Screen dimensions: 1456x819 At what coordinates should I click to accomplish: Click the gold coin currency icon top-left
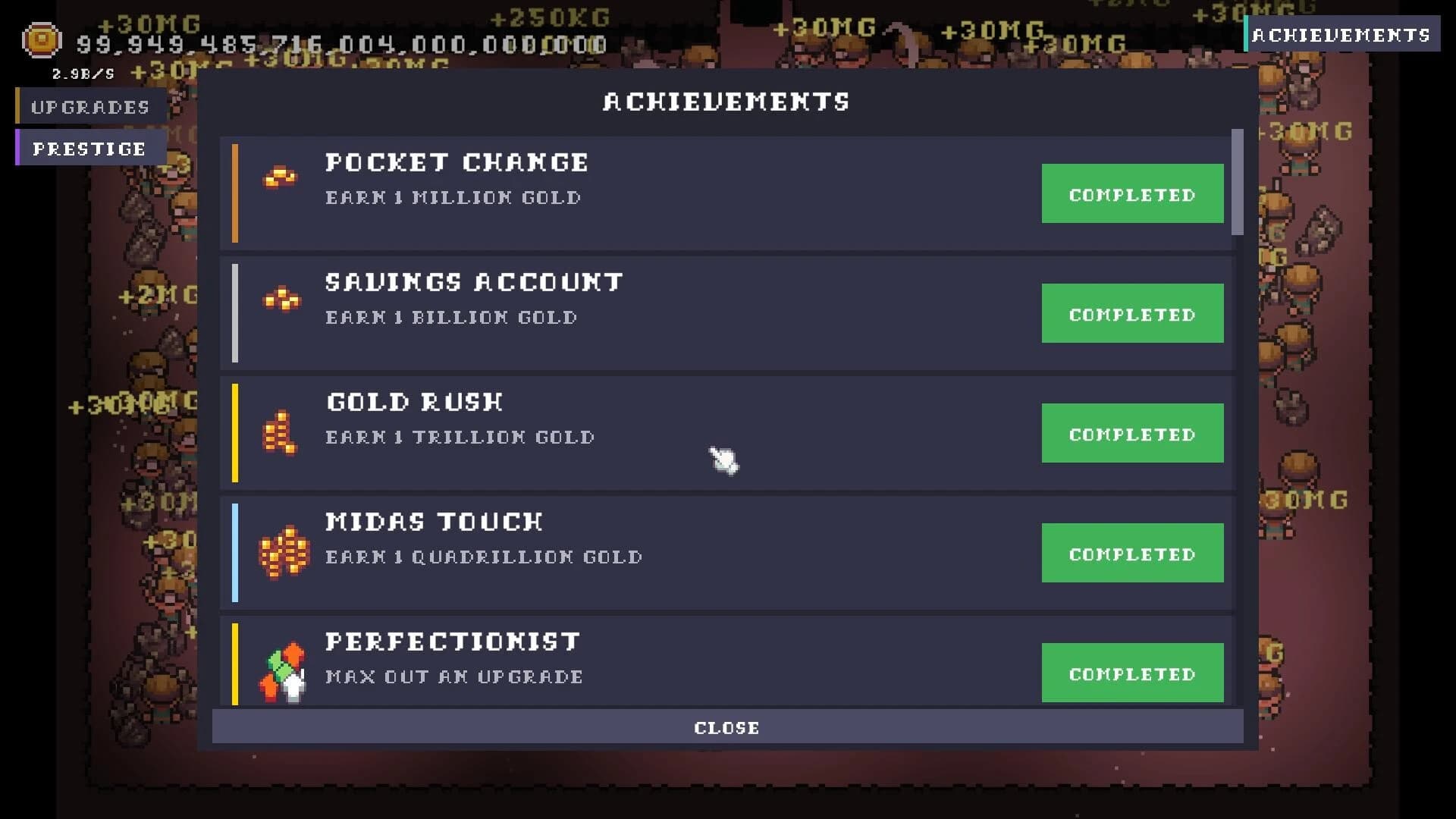coord(41,40)
